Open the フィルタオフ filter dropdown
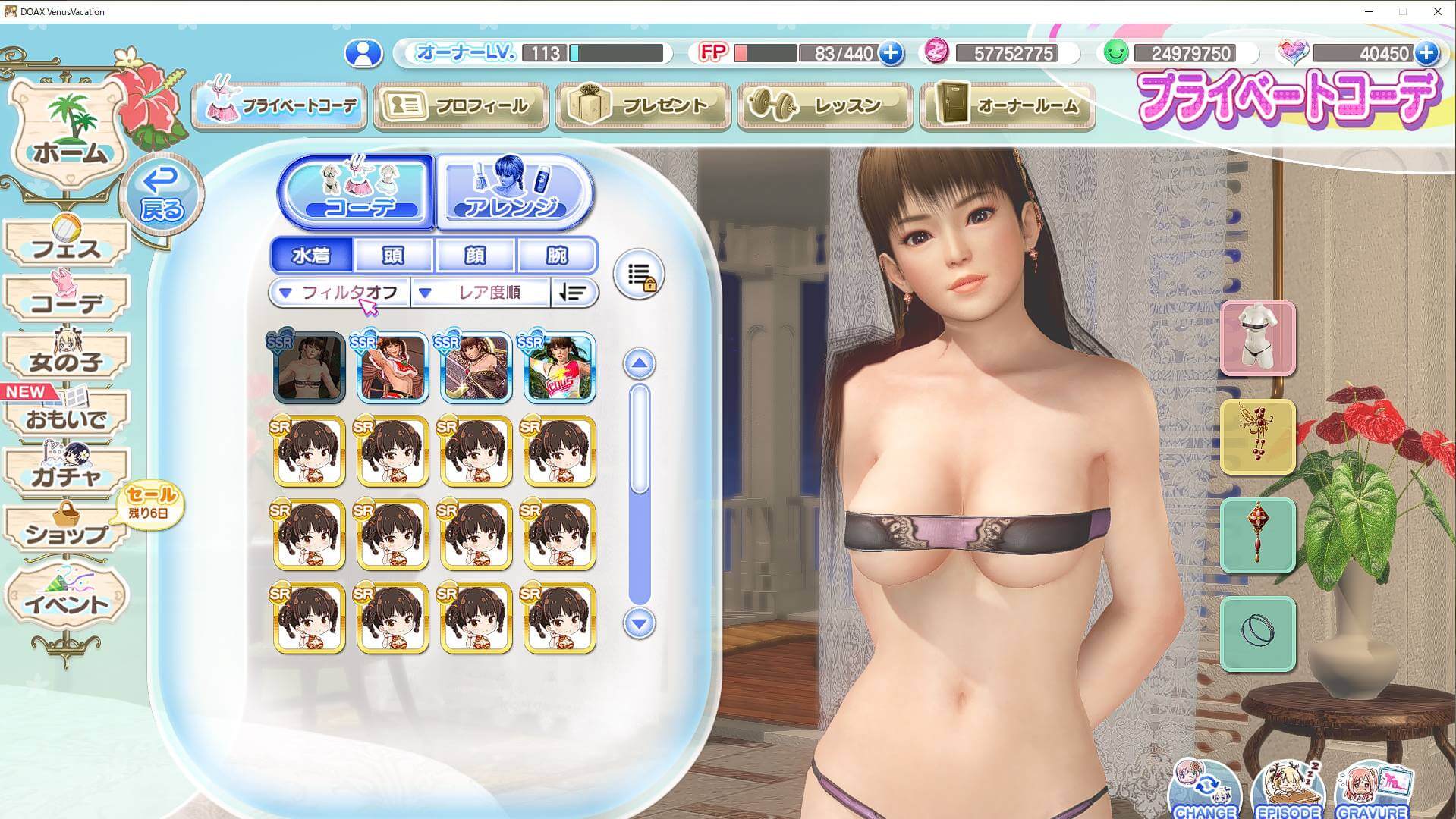This screenshot has width=1456, height=819. pos(339,293)
